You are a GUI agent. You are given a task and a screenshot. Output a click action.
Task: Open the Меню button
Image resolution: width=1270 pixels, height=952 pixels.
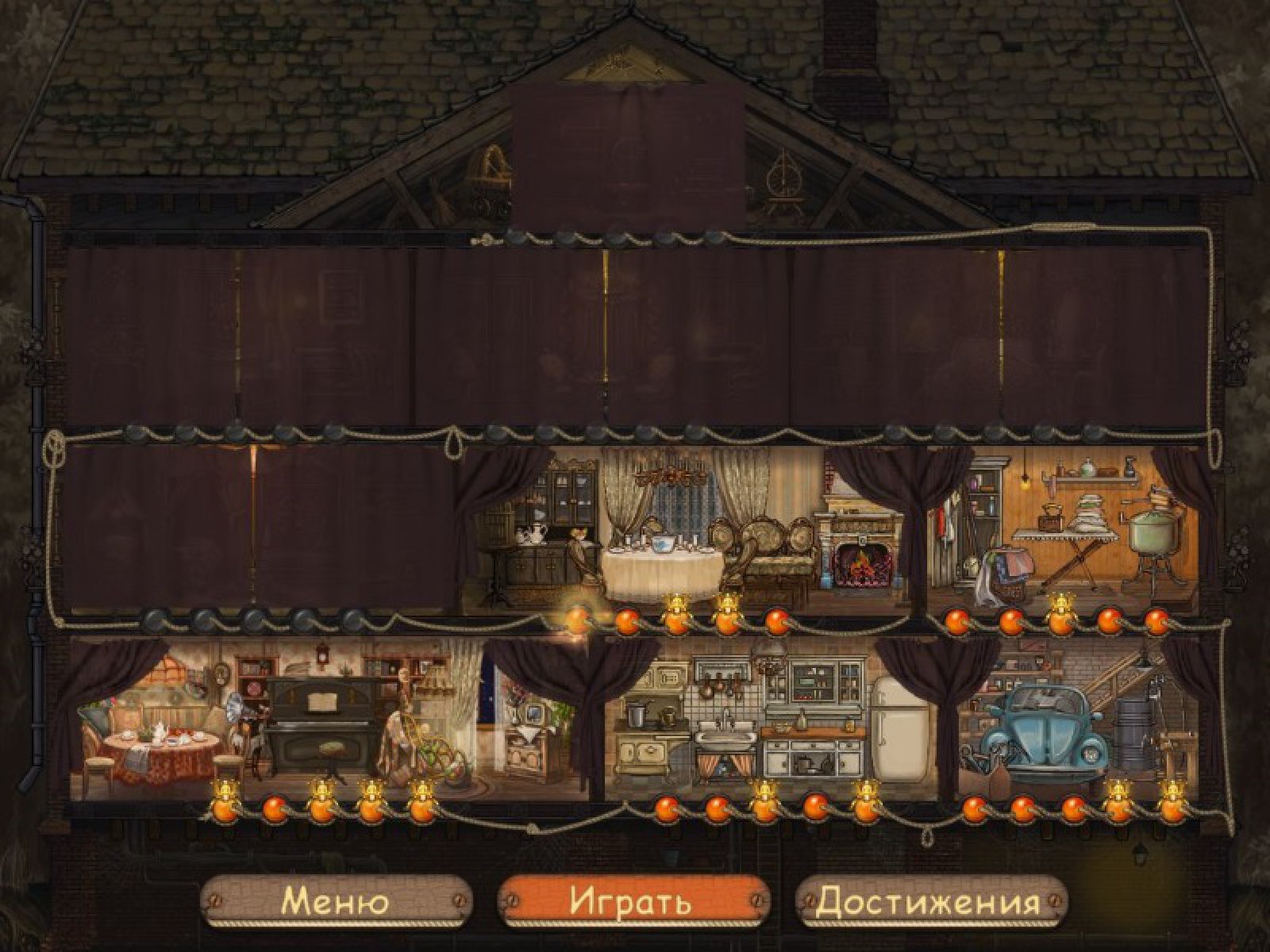(x=336, y=902)
